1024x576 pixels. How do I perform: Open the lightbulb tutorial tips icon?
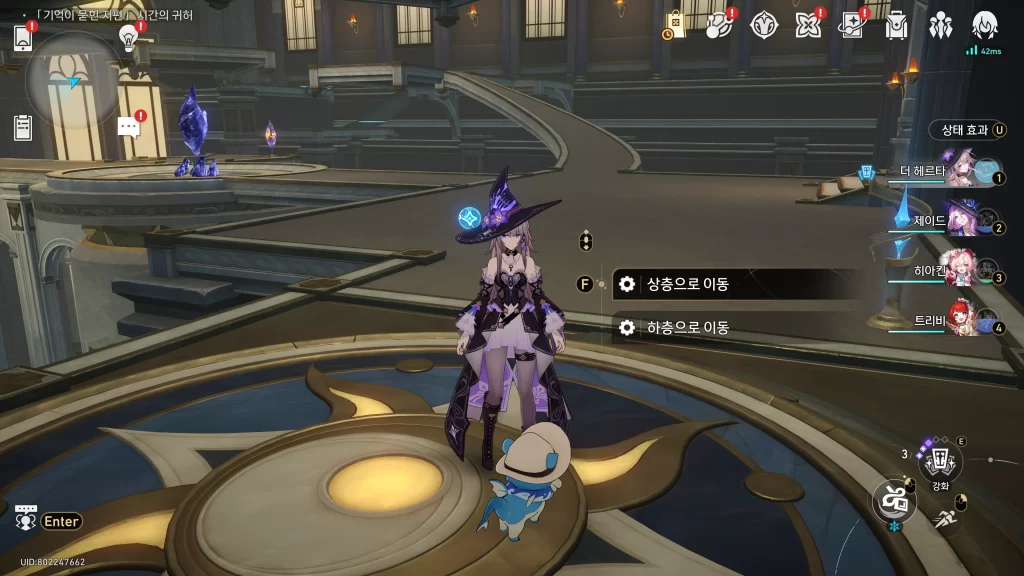(128, 38)
